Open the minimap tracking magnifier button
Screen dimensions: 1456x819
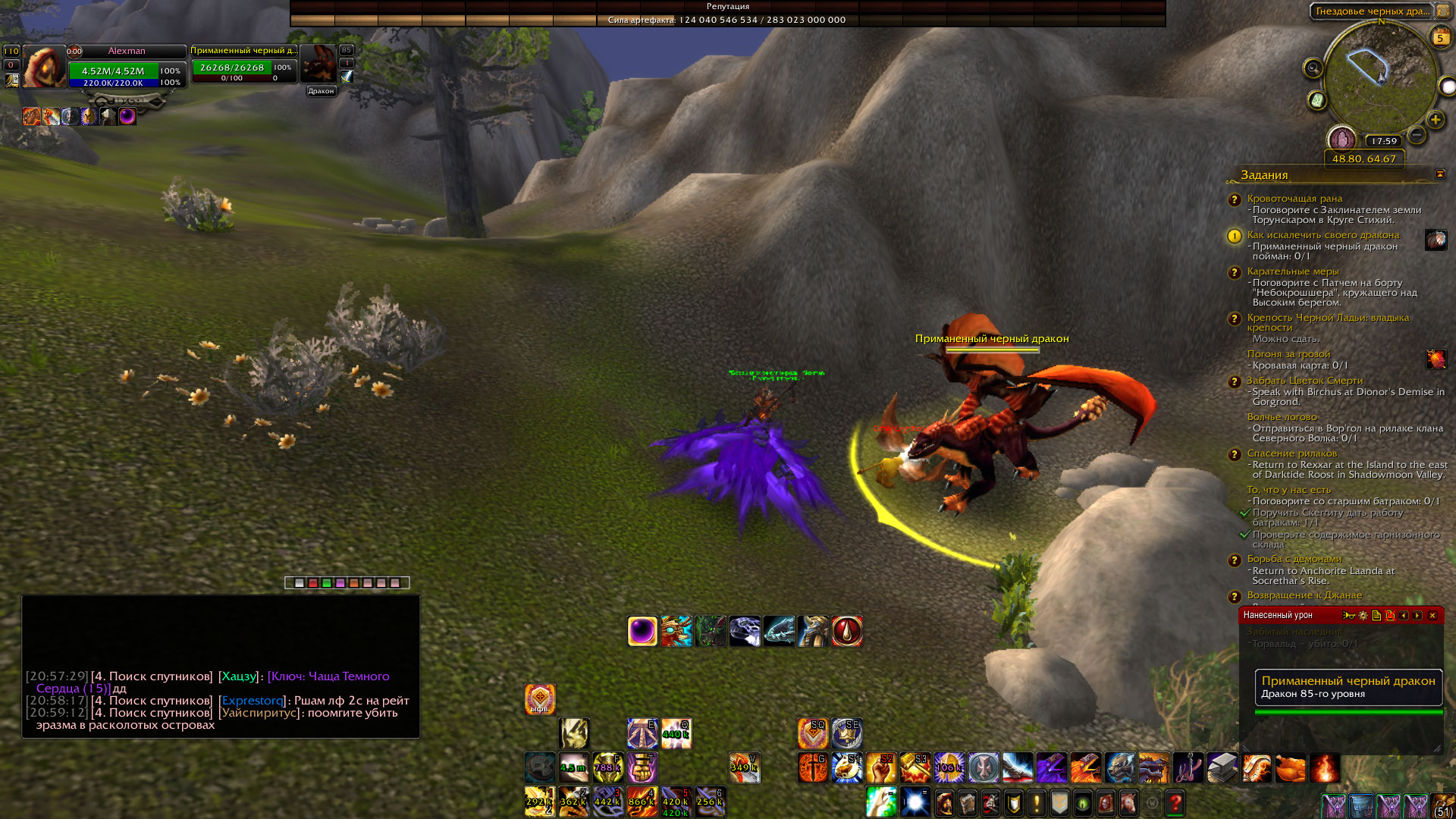tap(1313, 69)
